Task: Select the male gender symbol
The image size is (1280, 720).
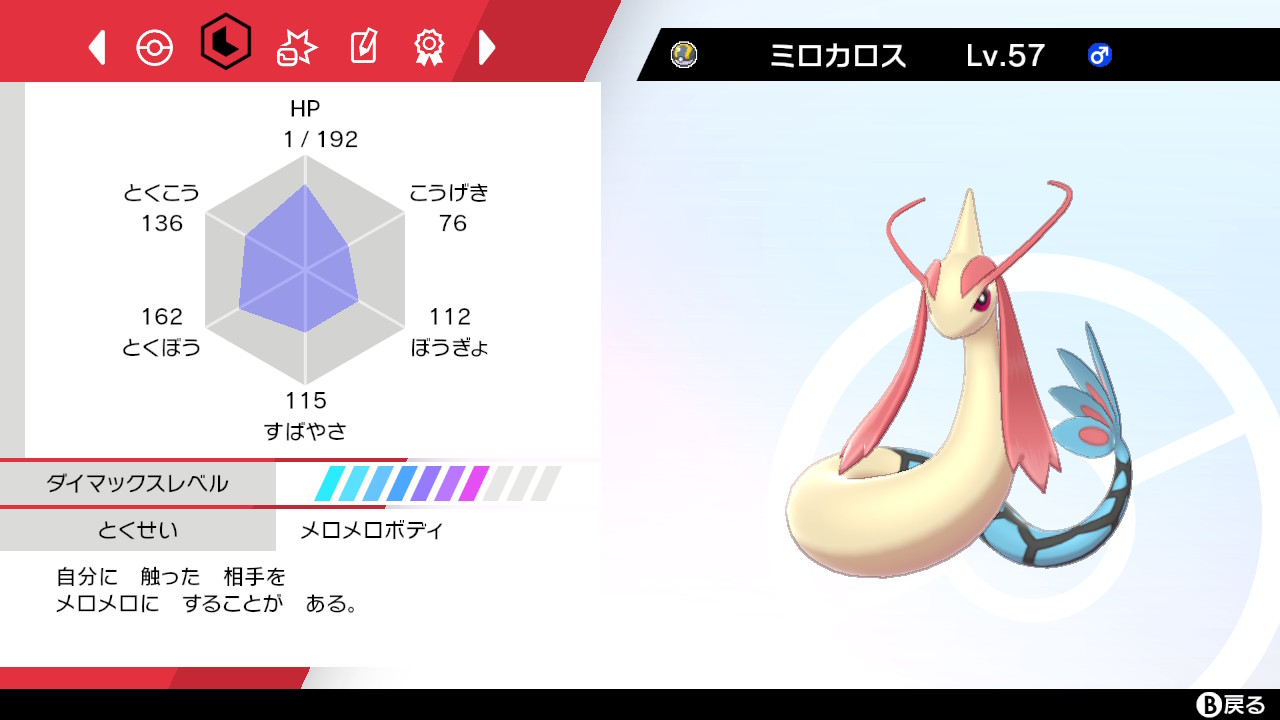Action: tap(1100, 57)
